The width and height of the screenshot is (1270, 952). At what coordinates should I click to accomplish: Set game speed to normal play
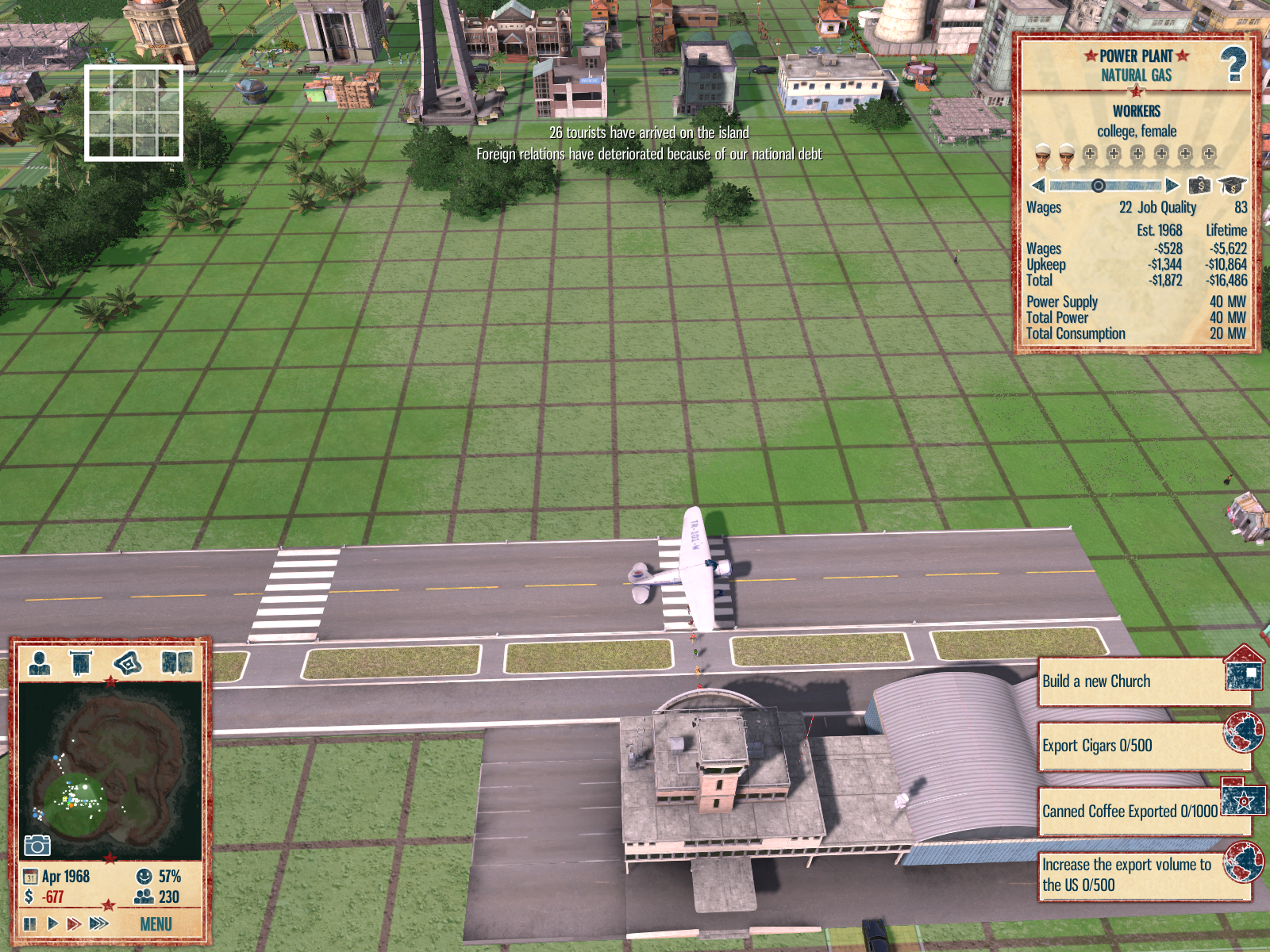click(x=52, y=923)
